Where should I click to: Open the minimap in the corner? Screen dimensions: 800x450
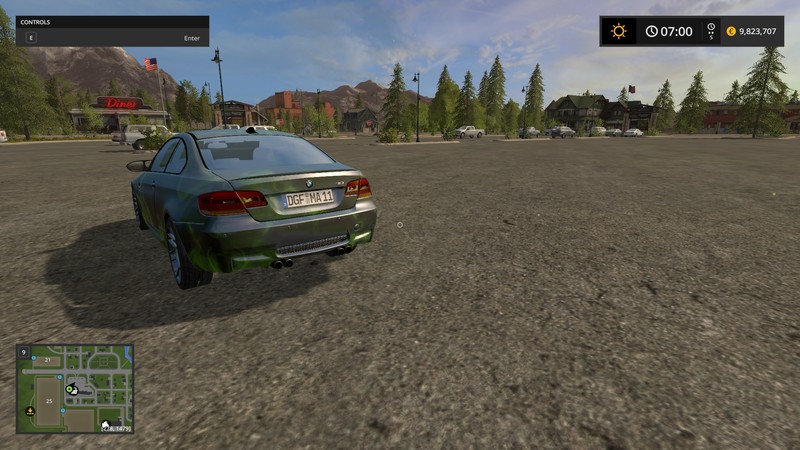[x=75, y=388]
